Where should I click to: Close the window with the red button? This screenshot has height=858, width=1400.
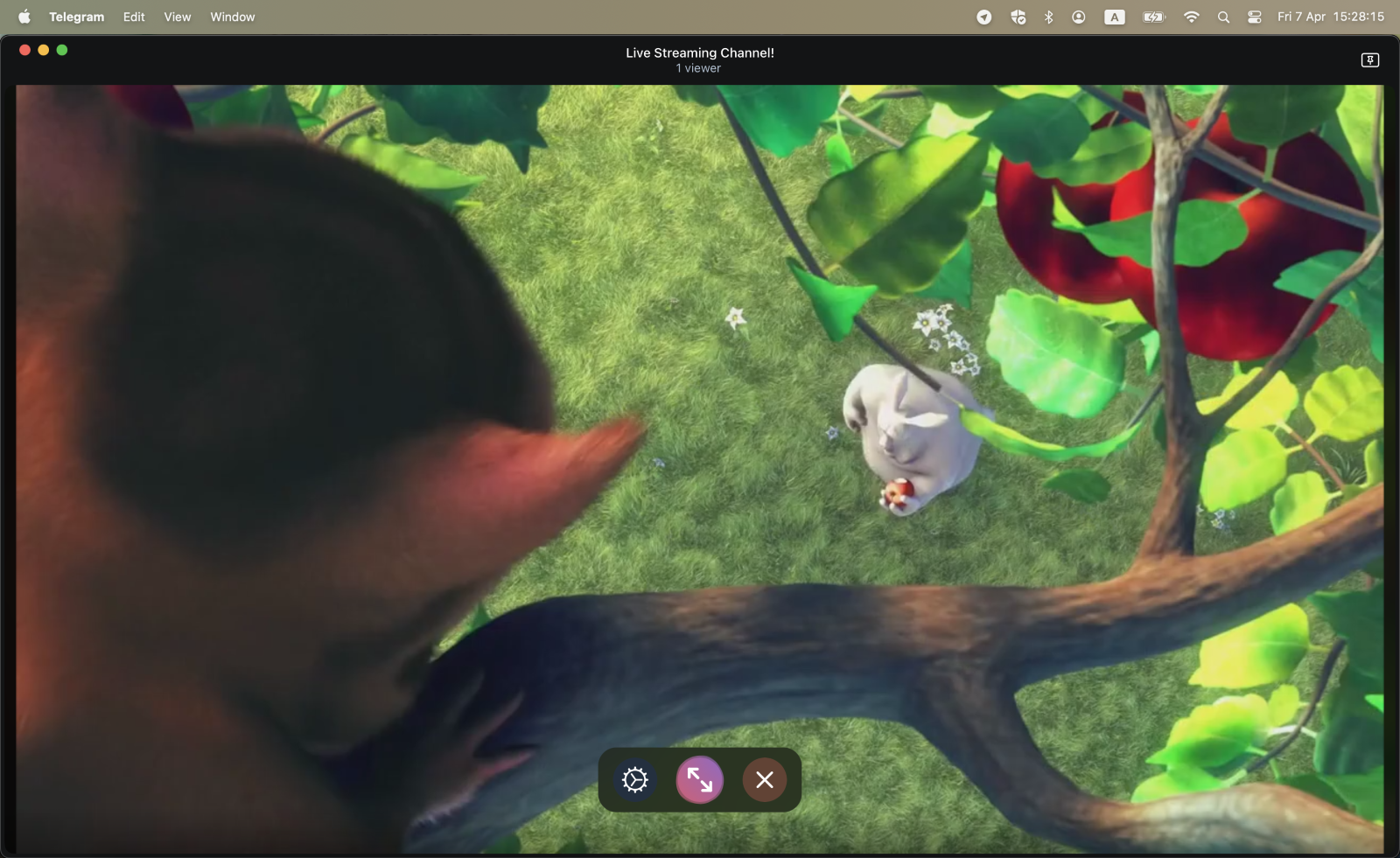click(x=24, y=50)
